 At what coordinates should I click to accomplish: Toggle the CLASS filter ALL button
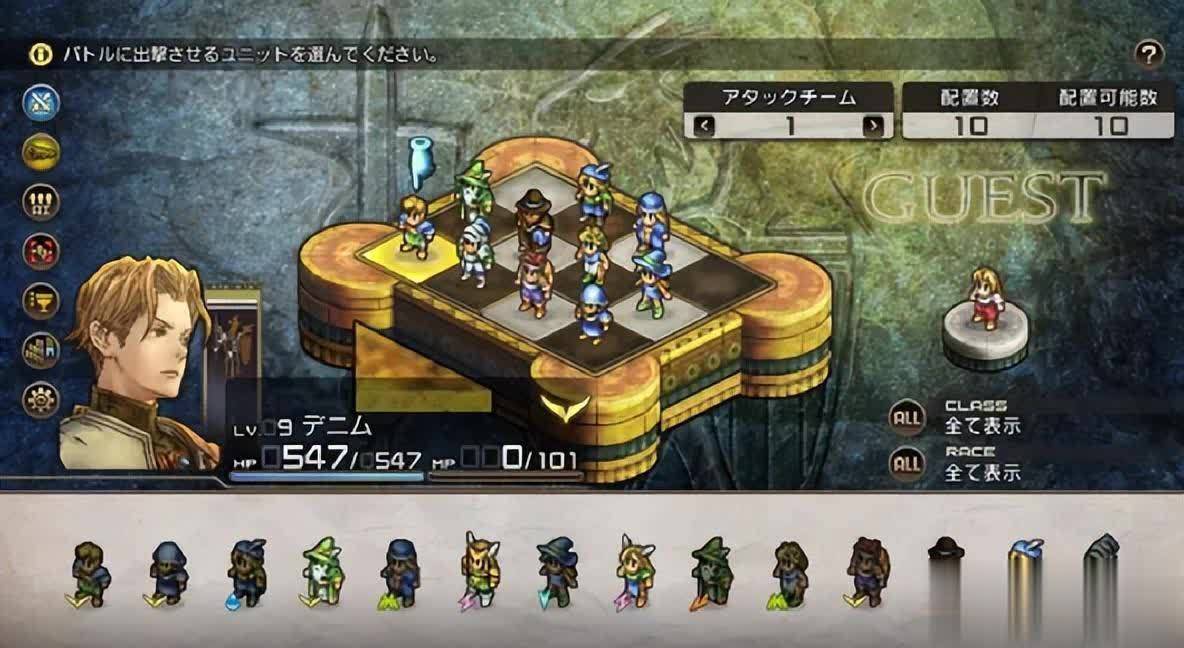click(907, 417)
